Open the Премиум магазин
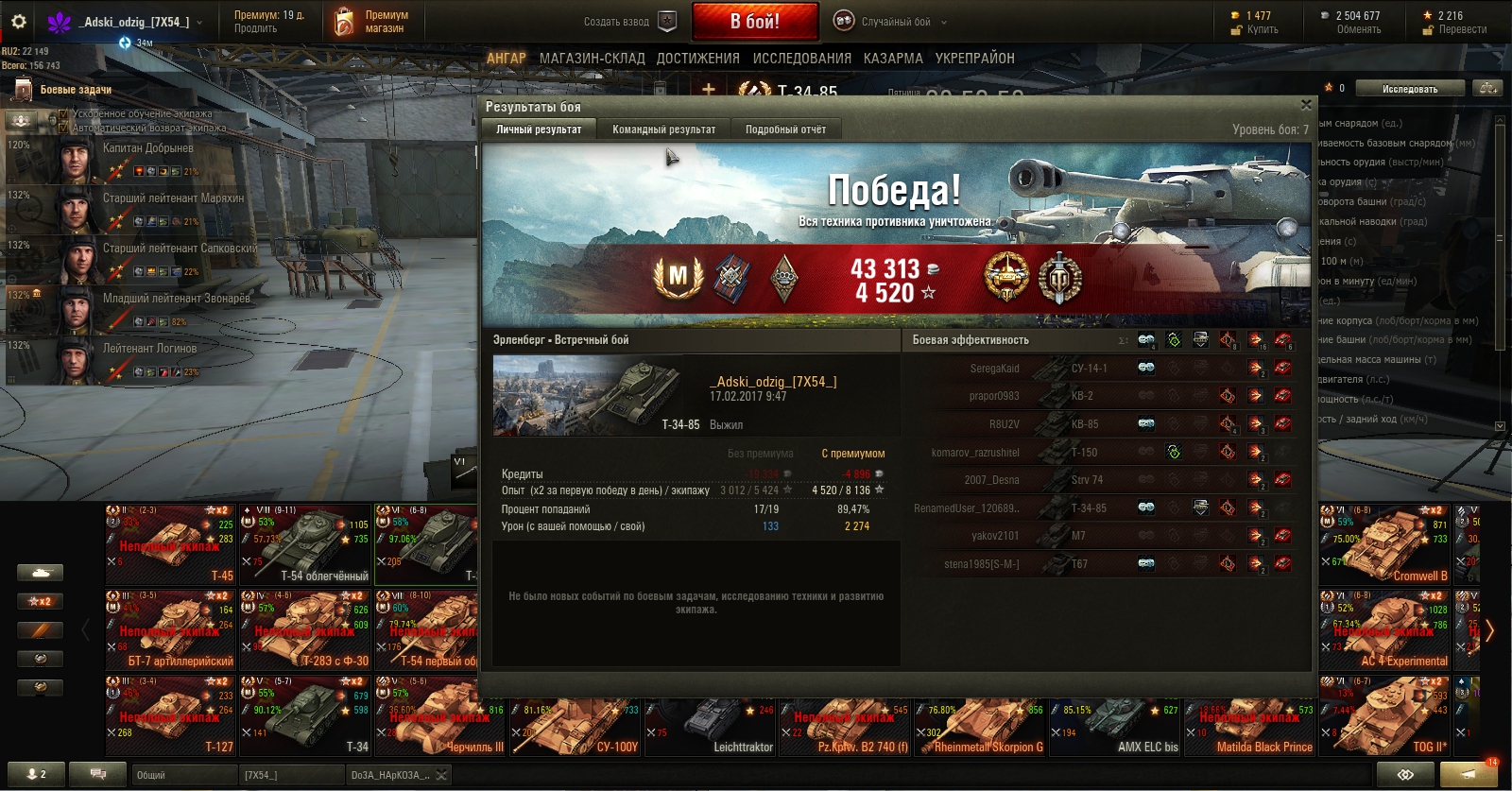This screenshot has height=791, width=1512. [374, 22]
